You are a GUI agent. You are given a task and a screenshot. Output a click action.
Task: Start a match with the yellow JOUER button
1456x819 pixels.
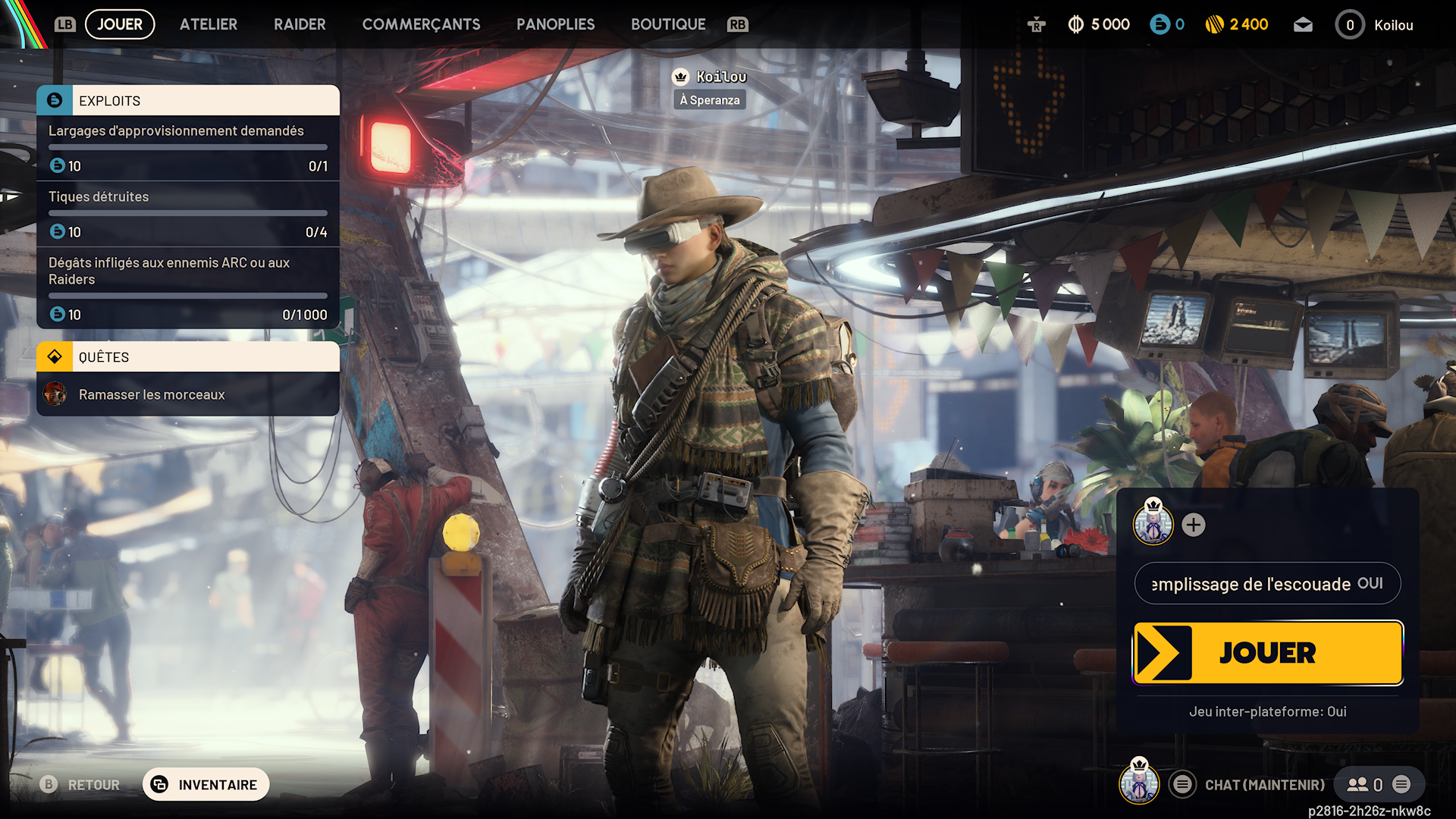tap(1267, 653)
